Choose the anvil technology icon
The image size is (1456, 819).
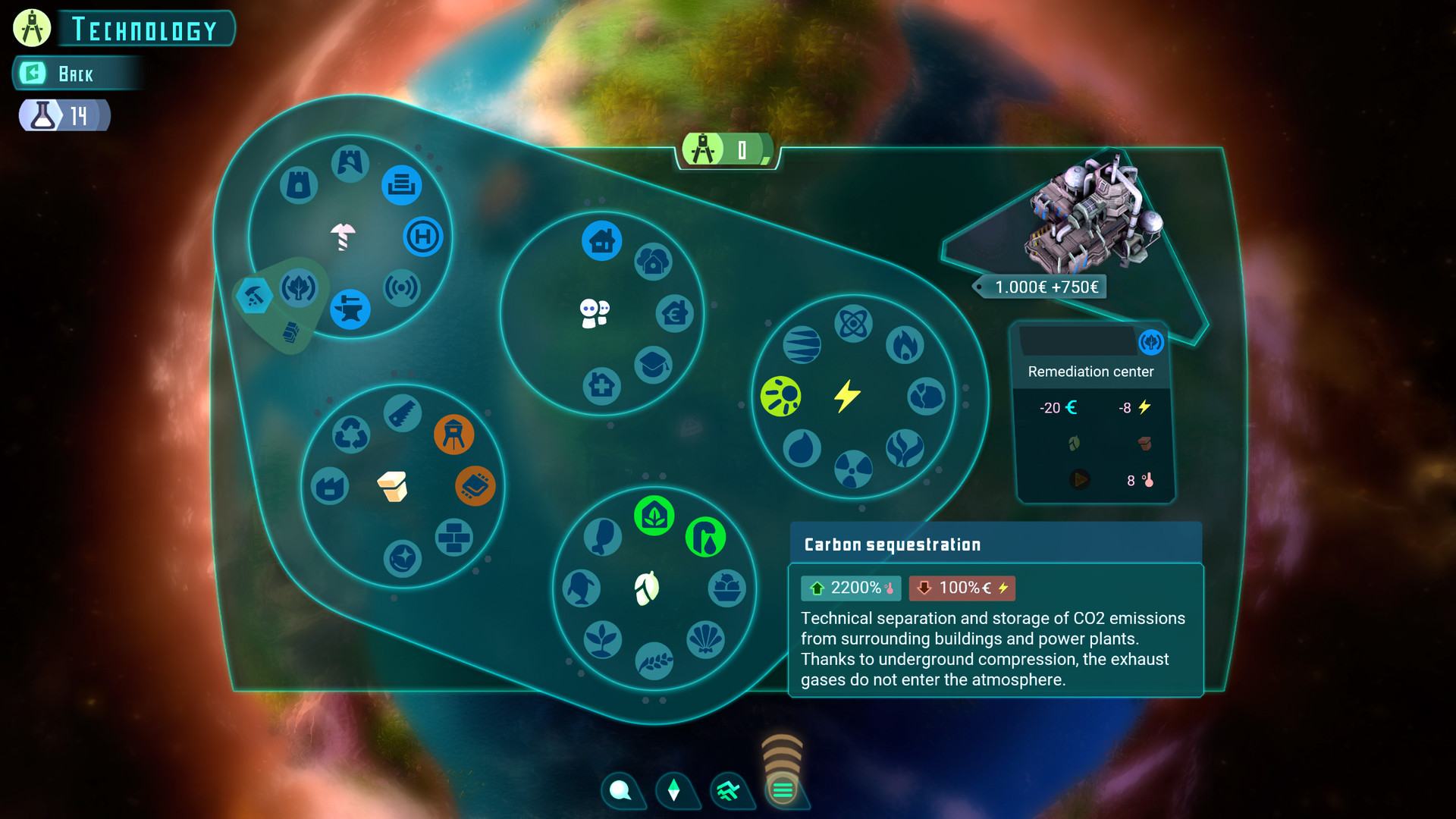pyautogui.click(x=350, y=309)
